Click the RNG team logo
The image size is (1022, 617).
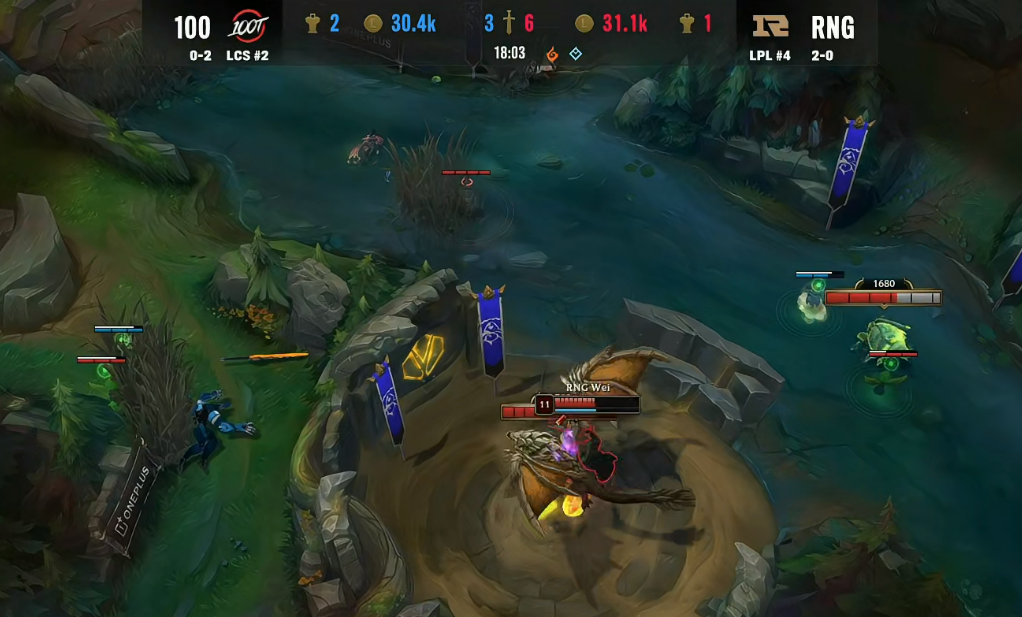(x=770, y=26)
